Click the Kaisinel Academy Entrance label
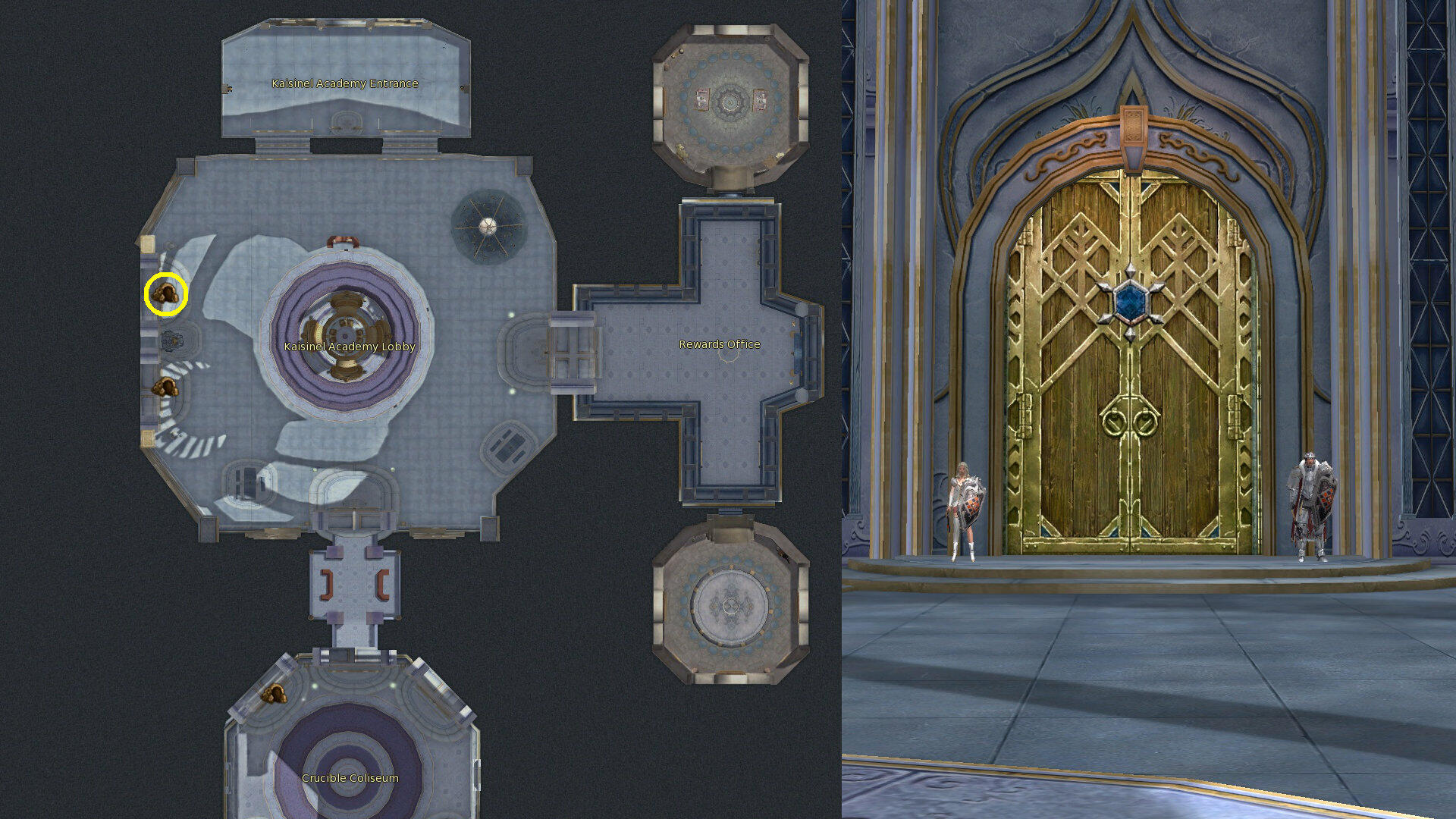Viewport: 1456px width, 819px height. [x=345, y=83]
